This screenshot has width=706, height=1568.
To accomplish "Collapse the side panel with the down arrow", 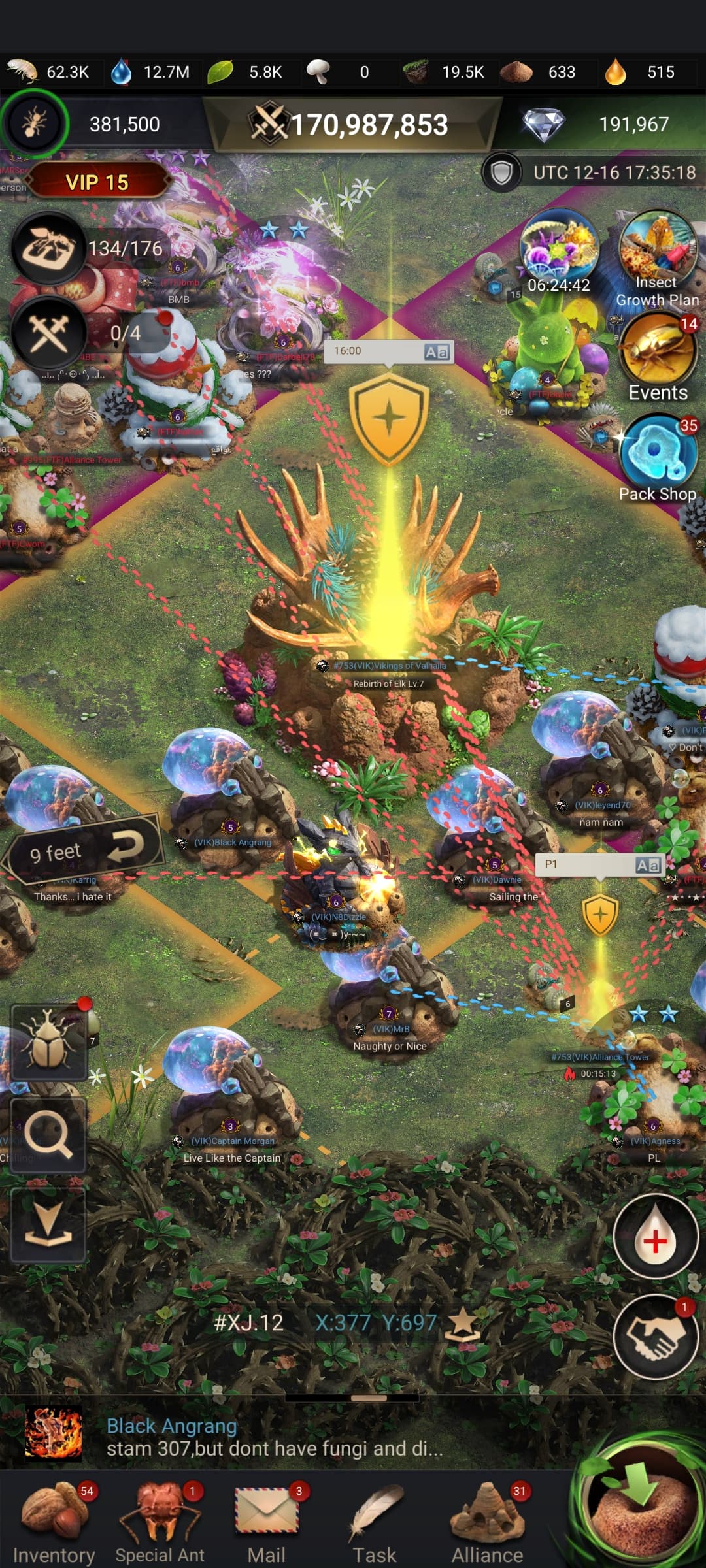I will [x=48, y=1224].
